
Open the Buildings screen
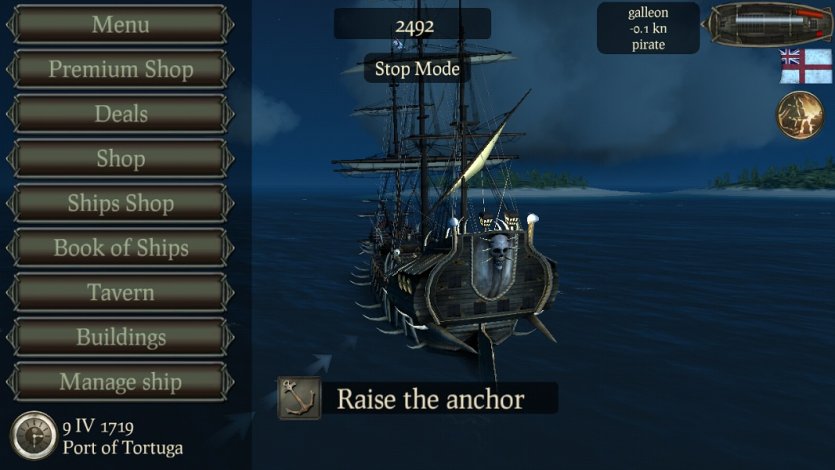pos(120,337)
